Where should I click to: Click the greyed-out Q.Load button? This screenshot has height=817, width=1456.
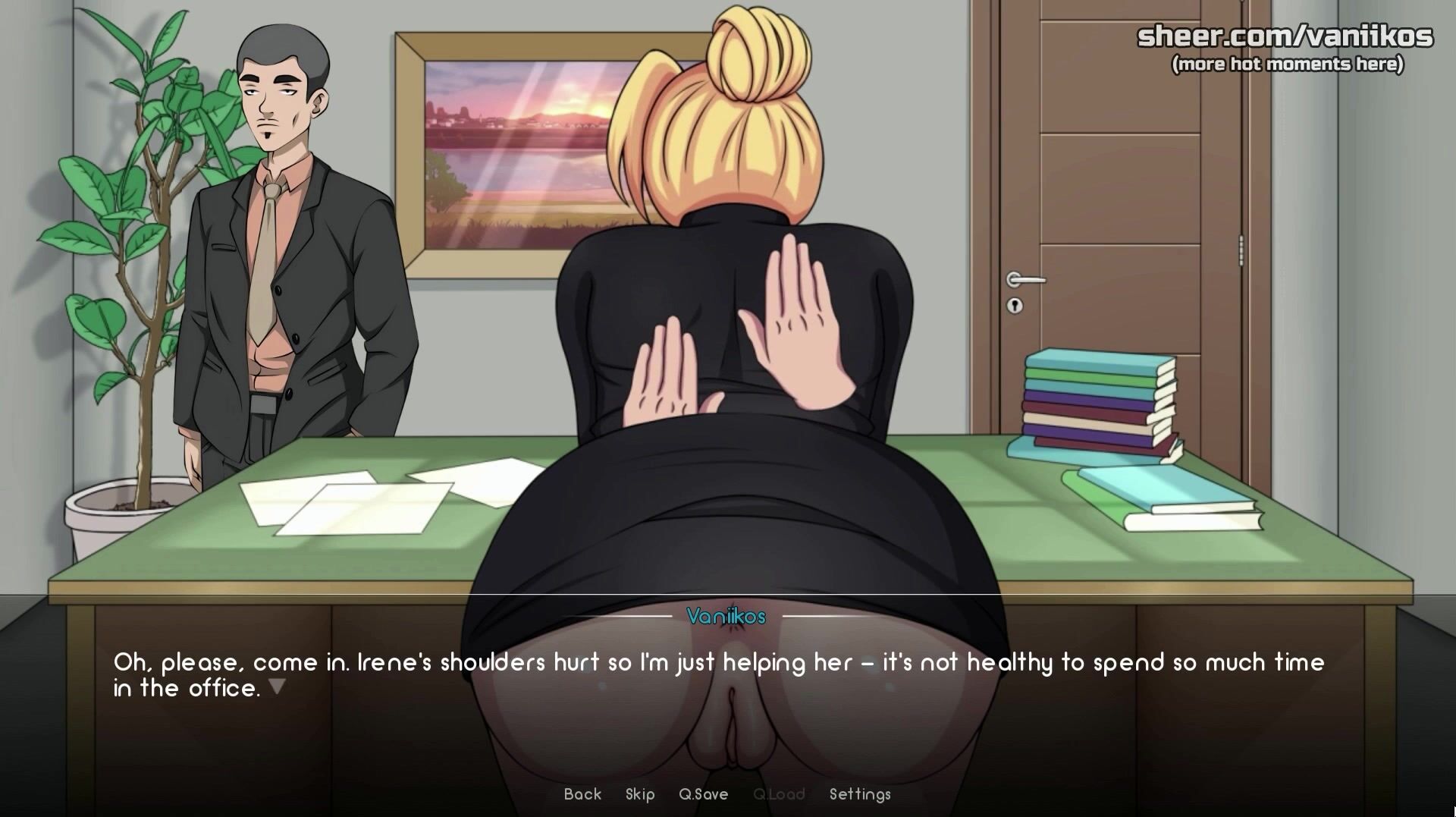point(779,794)
